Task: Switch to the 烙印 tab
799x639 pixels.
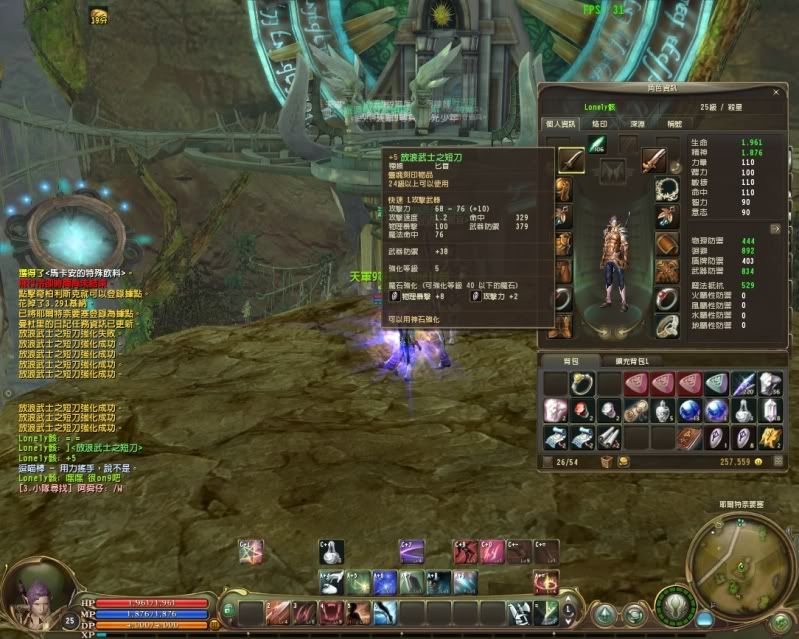Action: [600, 124]
